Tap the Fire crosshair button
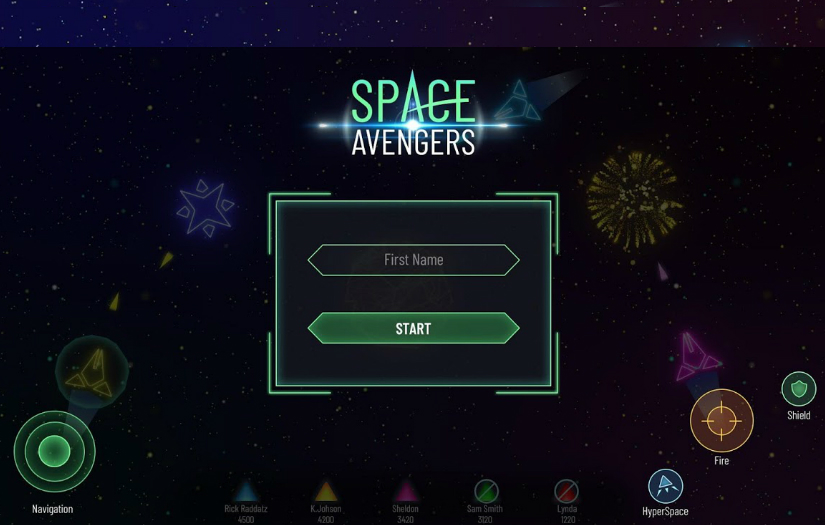This screenshot has width=825, height=525. [x=721, y=421]
